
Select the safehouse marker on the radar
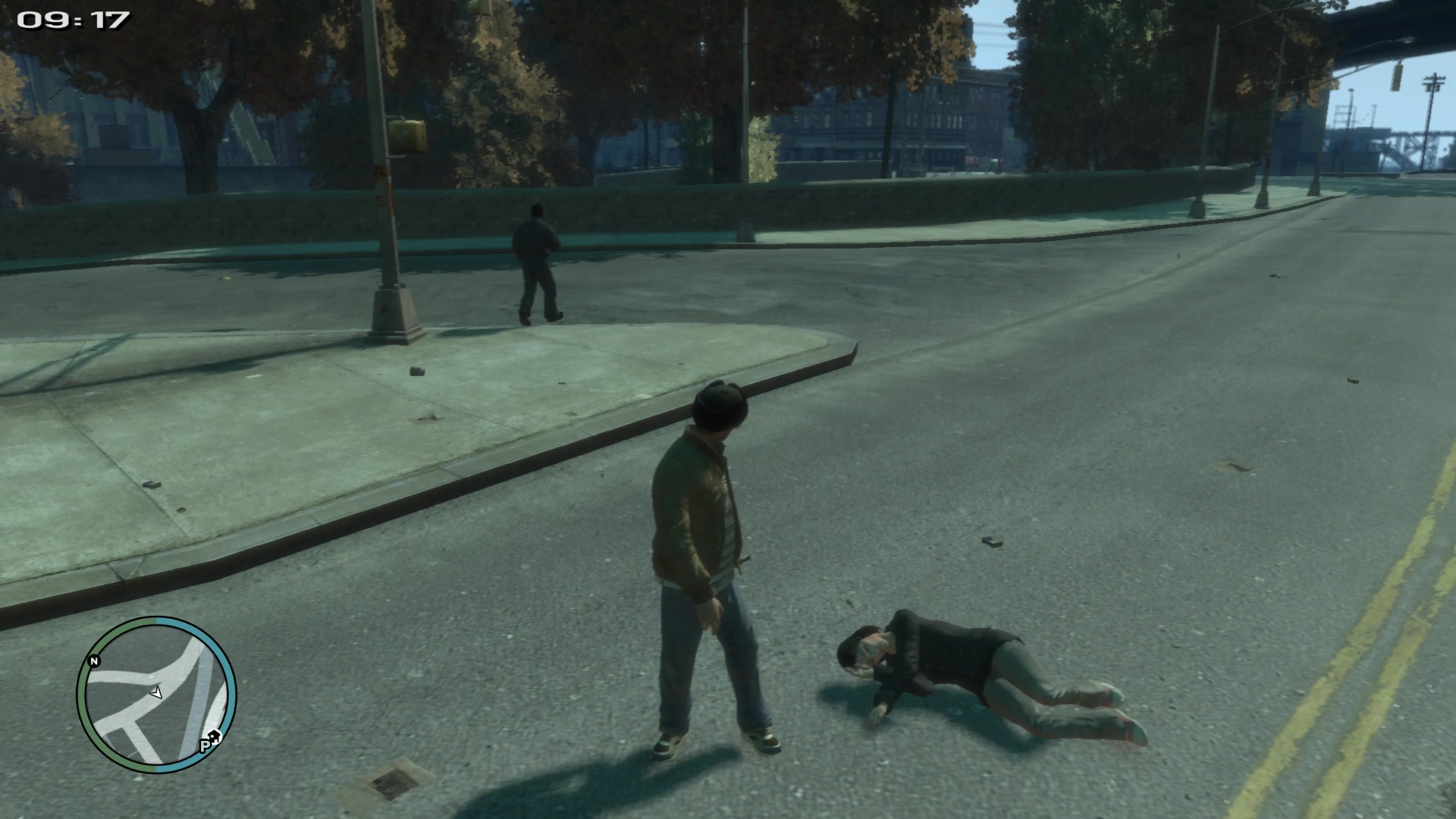click(215, 735)
